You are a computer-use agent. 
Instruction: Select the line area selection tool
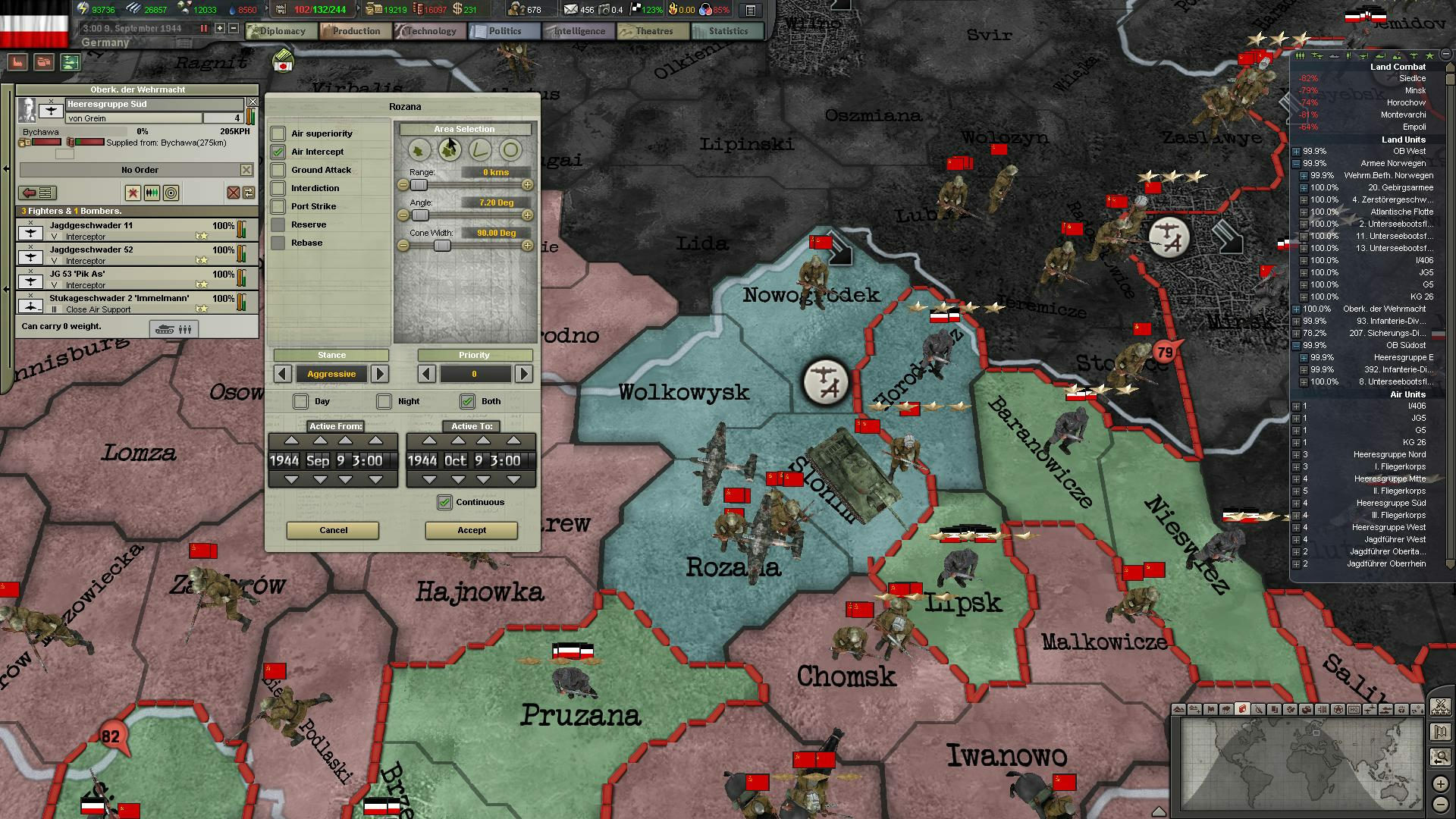click(480, 150)
